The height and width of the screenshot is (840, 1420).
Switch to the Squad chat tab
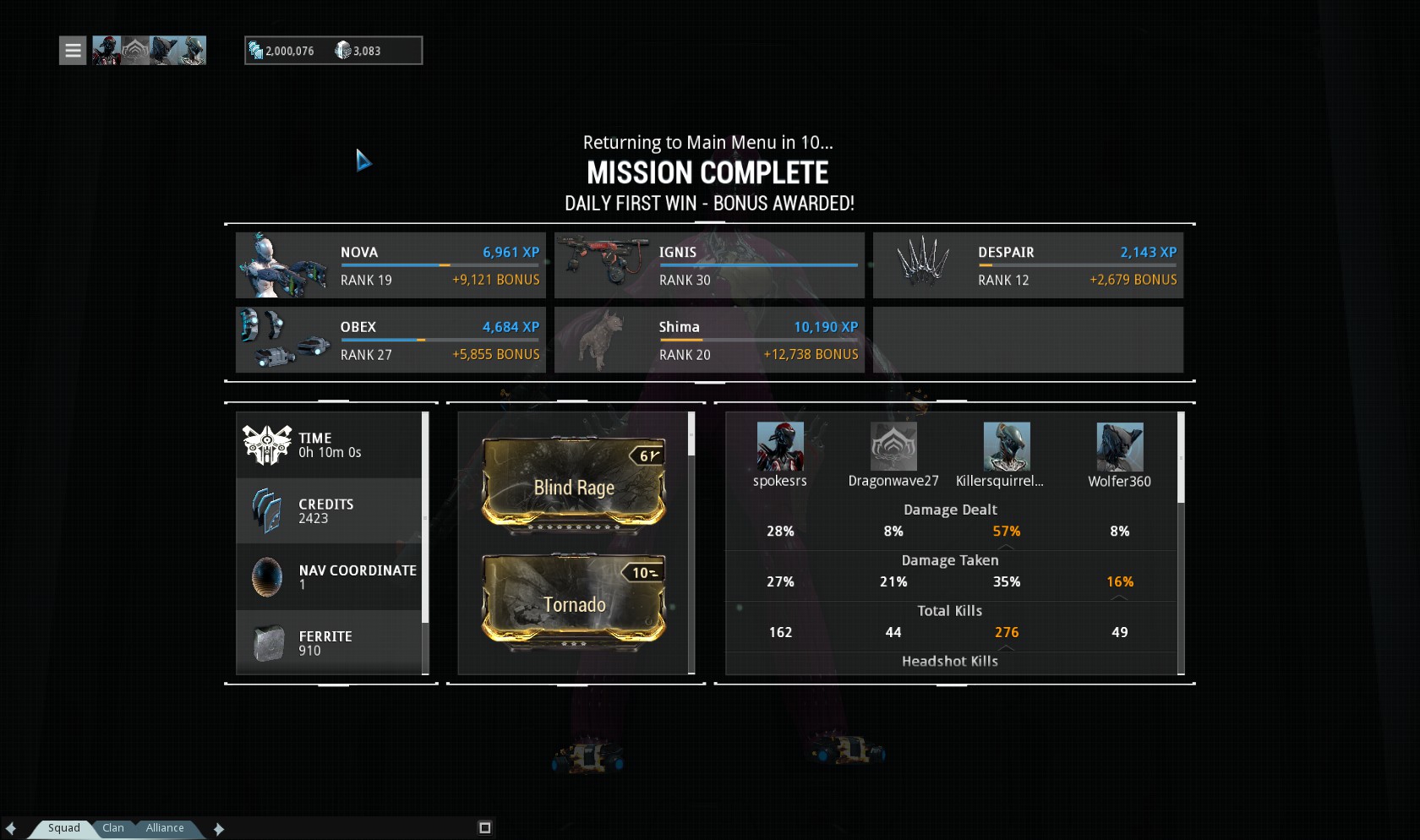click(x=63, y=828)
